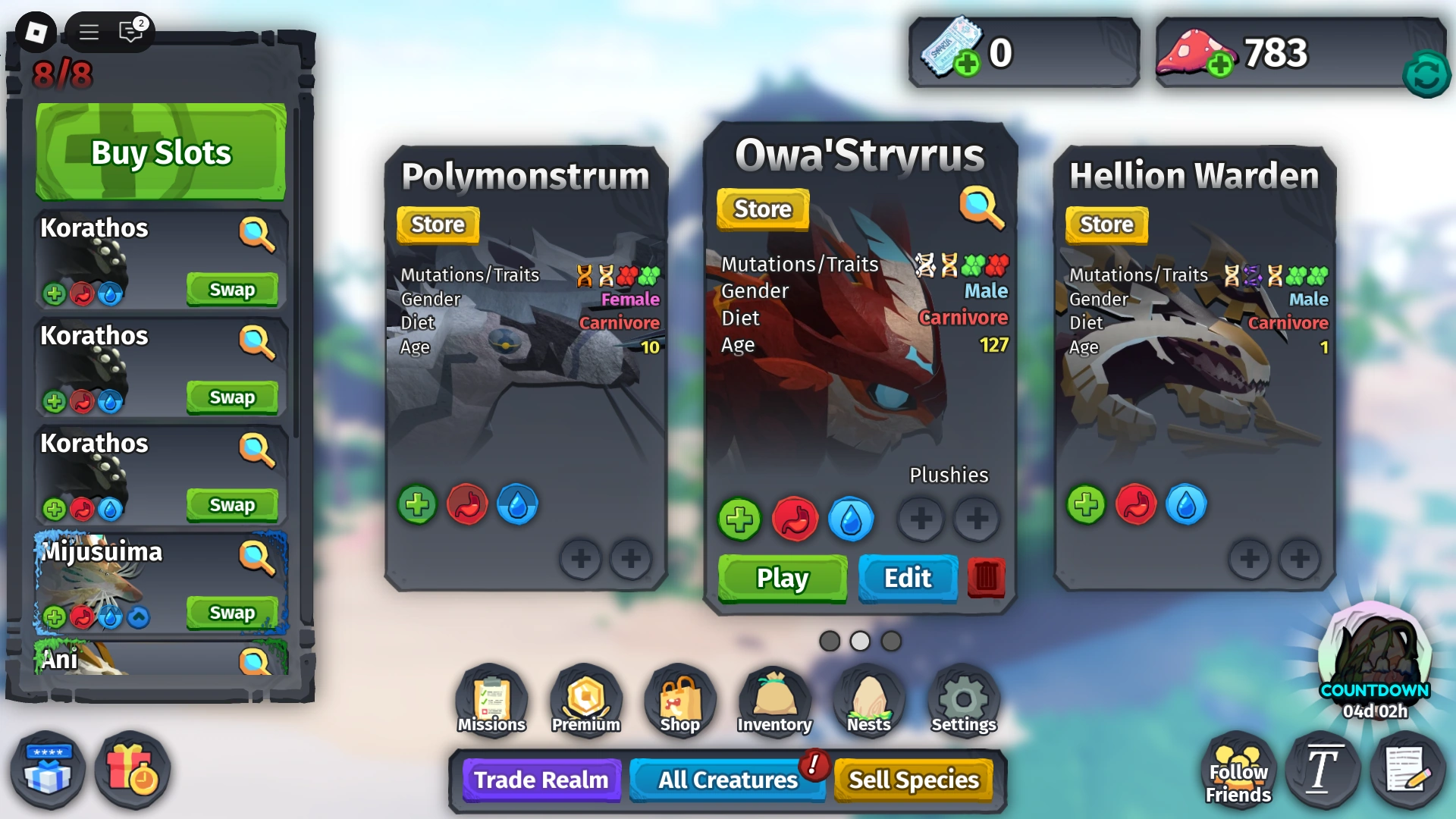Click the hunger icon on Owa'Stryrus card
The width and height of the screenshot is (1456, 819).
tap(795, 520)
